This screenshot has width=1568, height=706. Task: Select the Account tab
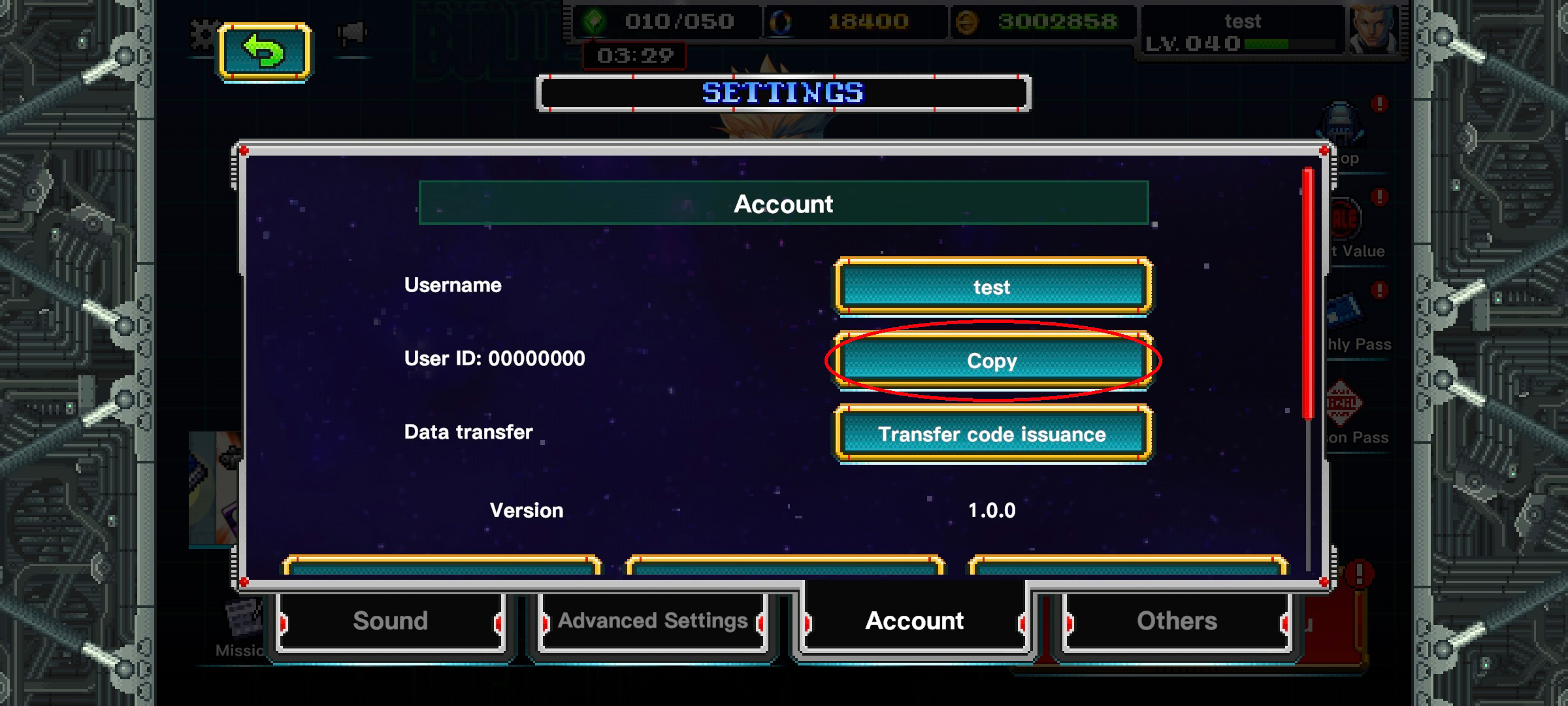click(x=914, y=621)
